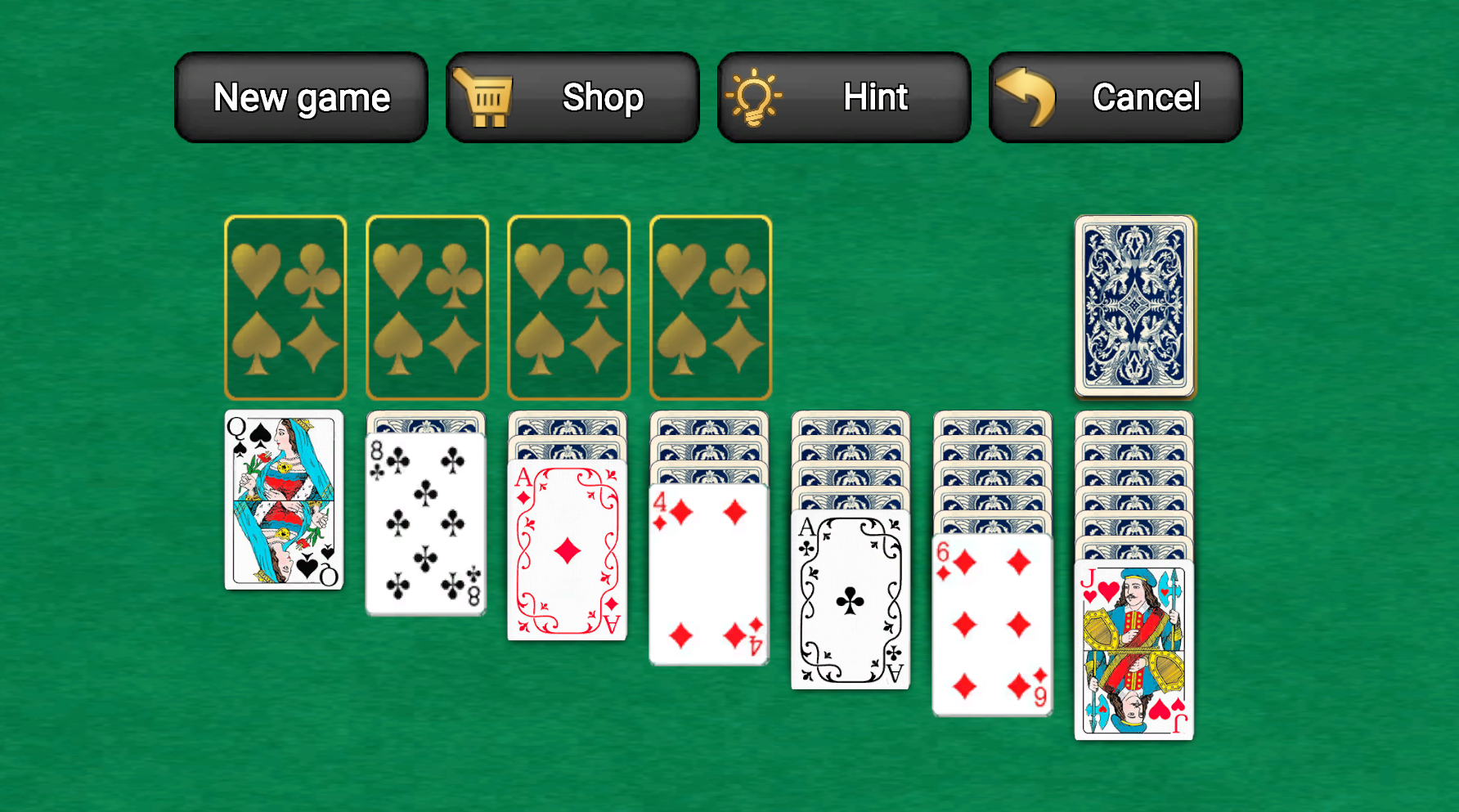Click a face-down card above the 6 of Diamonds

click(x=992, y=474)
